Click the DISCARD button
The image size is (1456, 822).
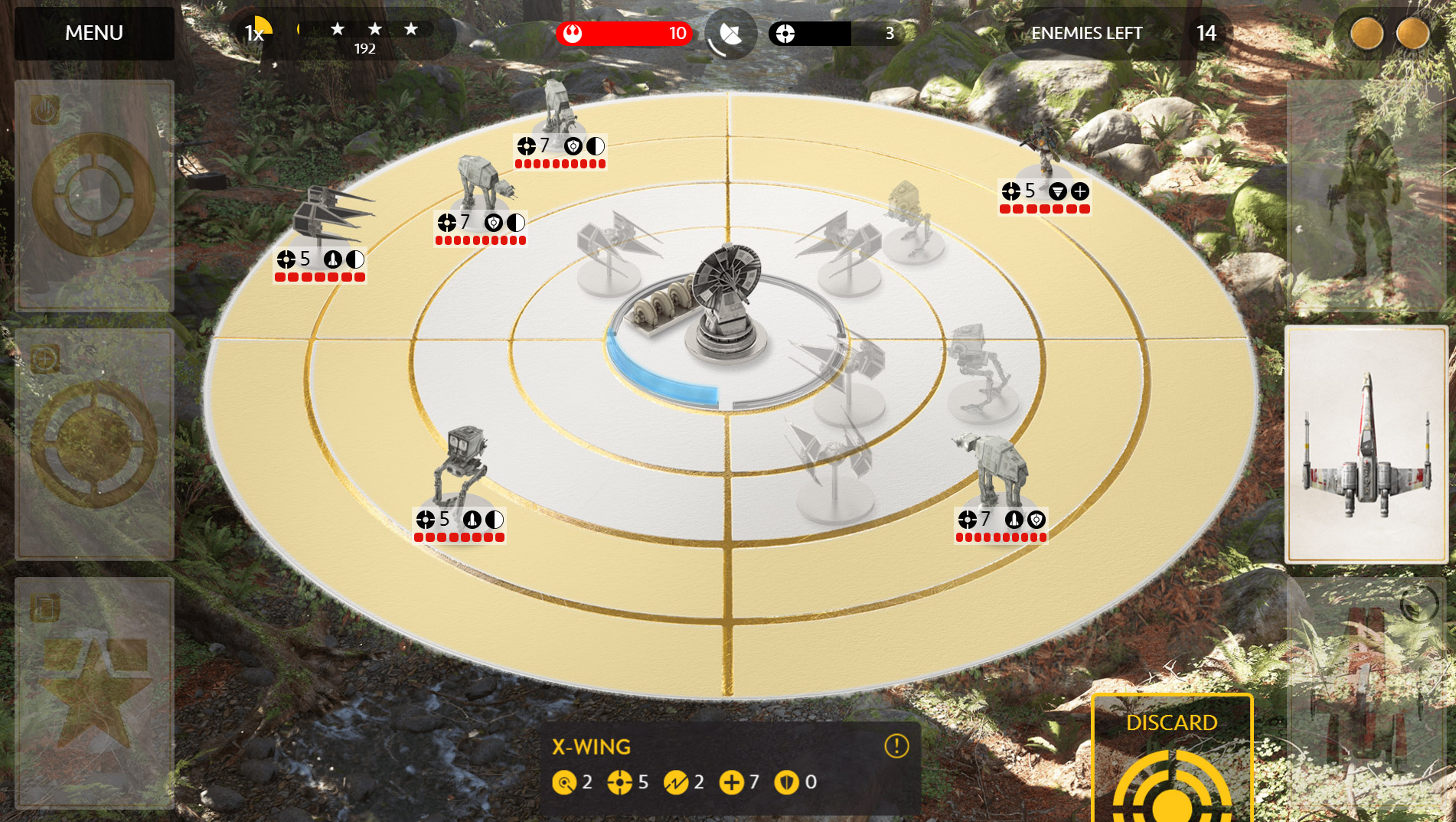click(1171, 722)
